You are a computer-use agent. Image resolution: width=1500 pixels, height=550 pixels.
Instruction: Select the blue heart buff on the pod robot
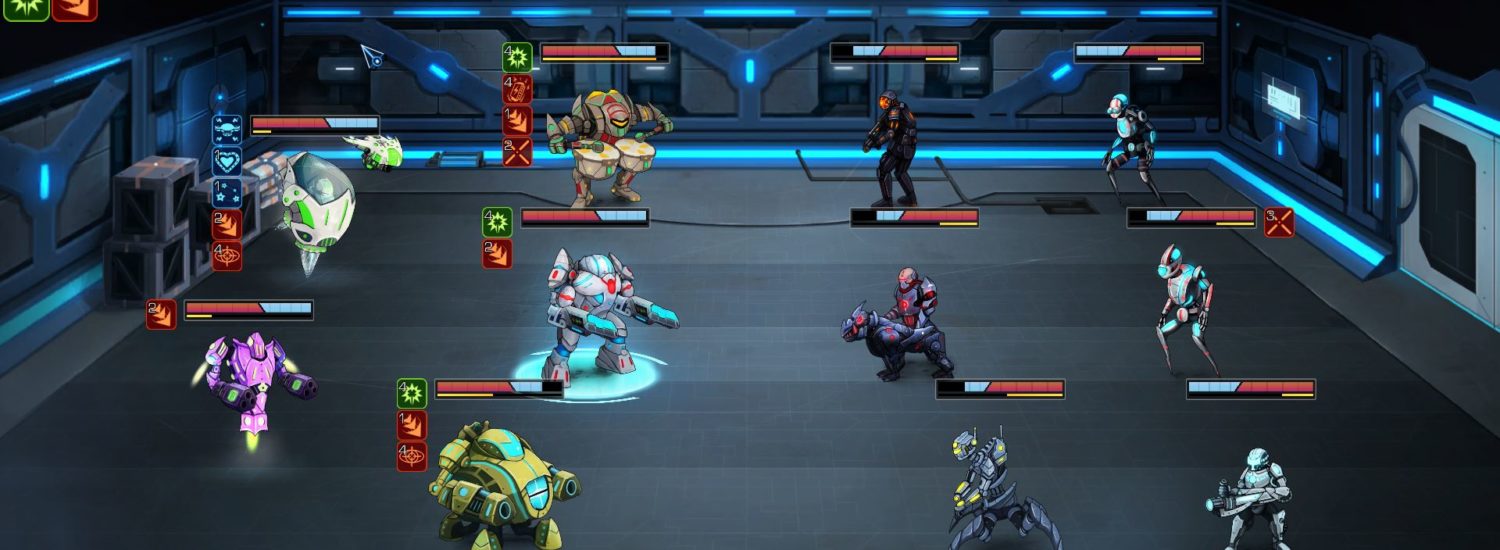coord(227,161)
